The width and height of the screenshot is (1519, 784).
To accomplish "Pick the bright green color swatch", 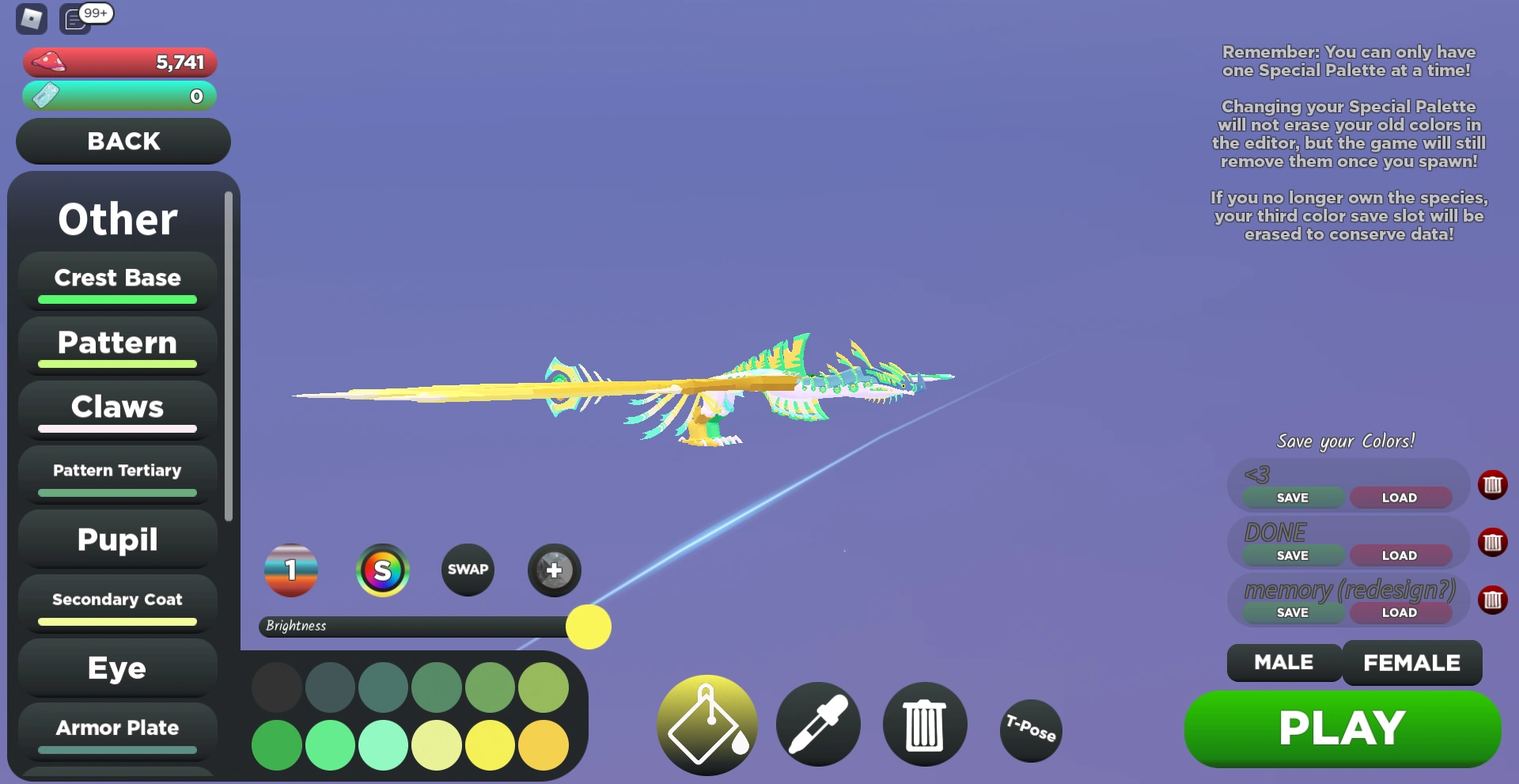I will (330, 744).
